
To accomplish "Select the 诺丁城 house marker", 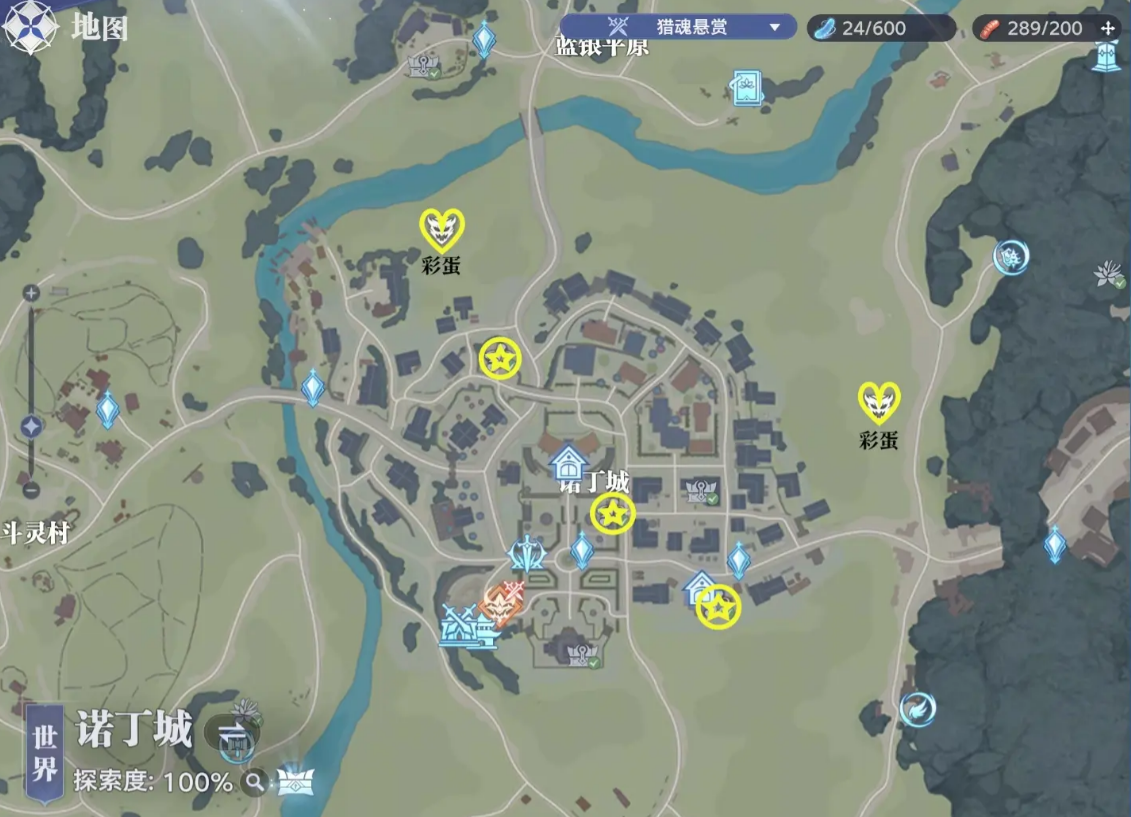I will click(x=568, y=463).
